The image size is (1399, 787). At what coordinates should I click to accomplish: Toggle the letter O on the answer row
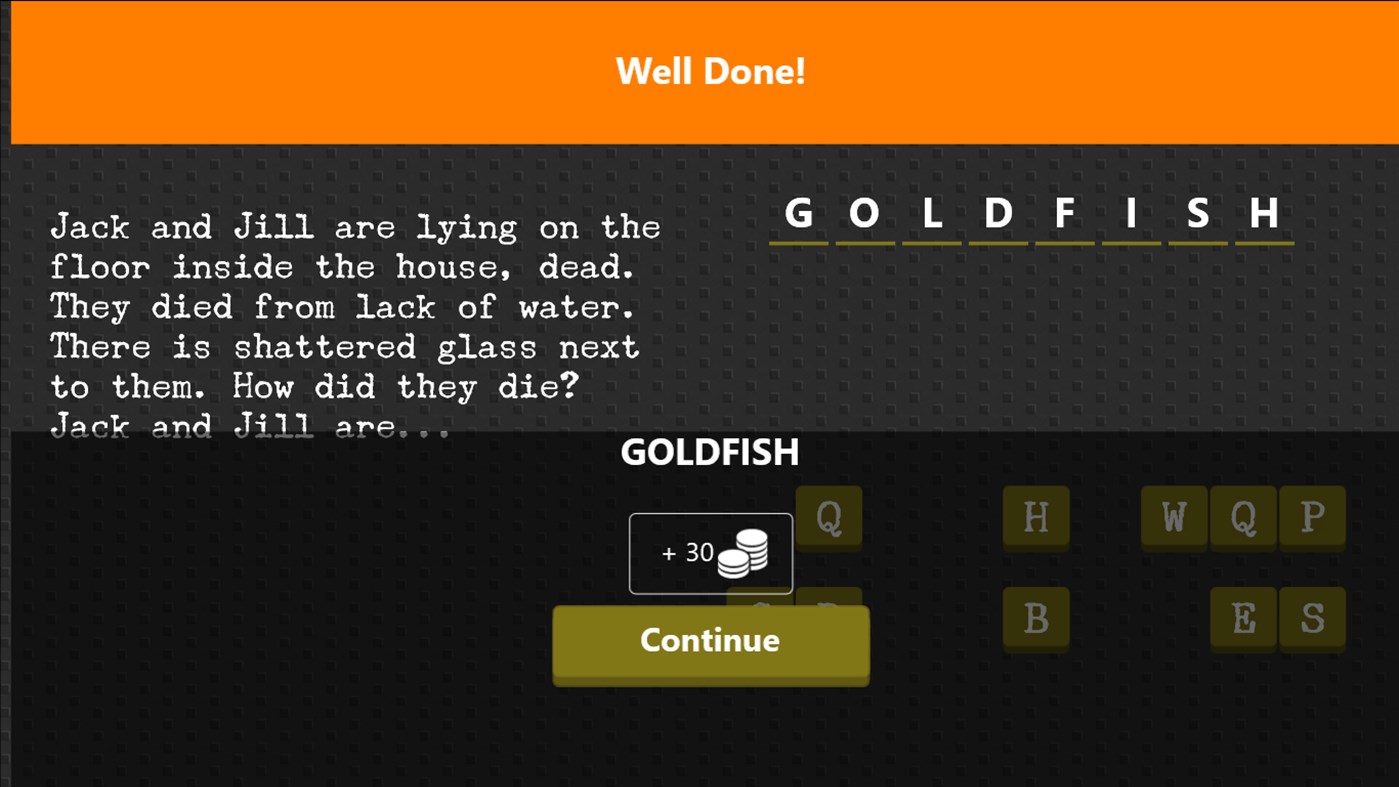[863, 213]
